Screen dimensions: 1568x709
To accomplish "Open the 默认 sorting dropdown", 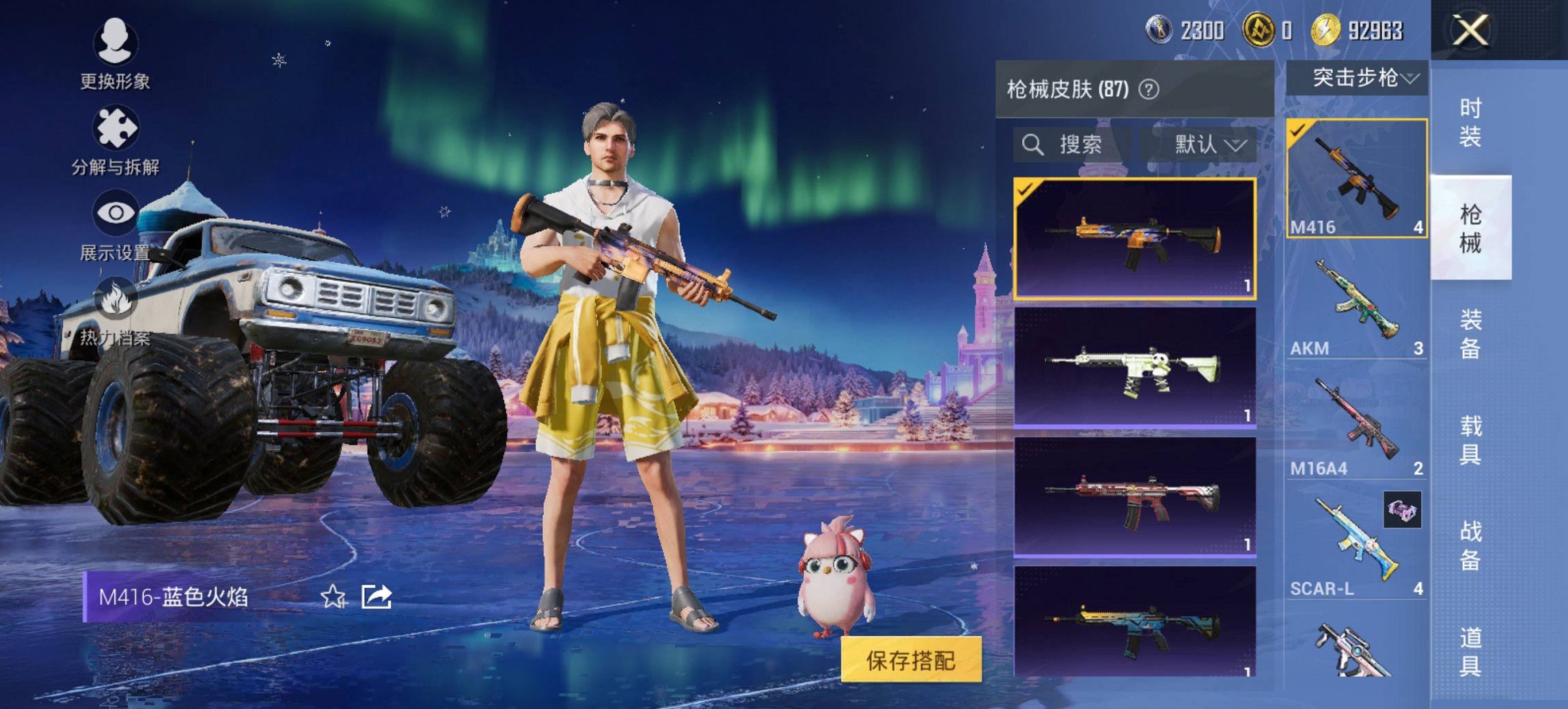I will point(1209,145).
